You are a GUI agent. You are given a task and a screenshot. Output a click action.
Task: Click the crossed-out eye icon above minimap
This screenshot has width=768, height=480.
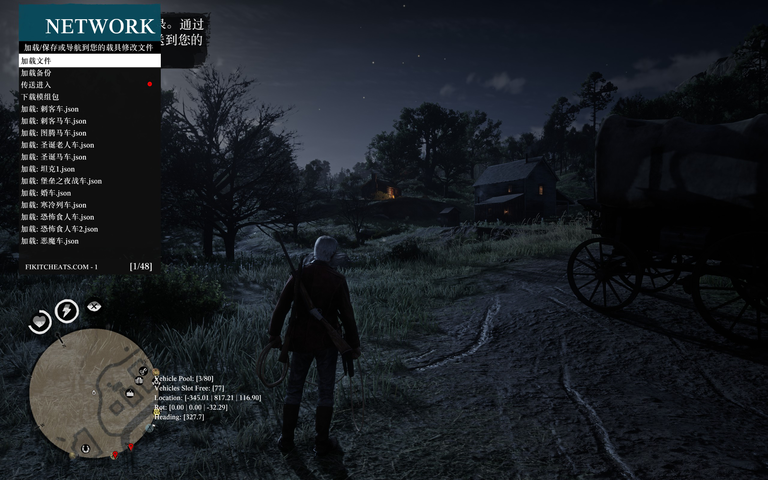coord(94,305)
